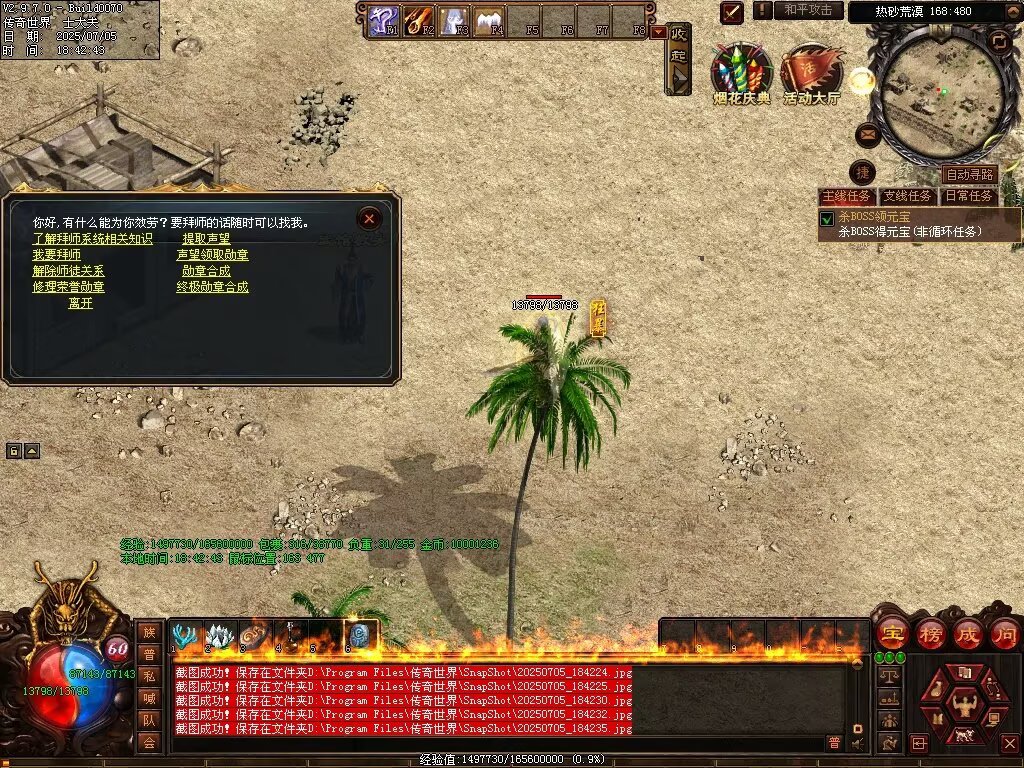Select 修理荣誉勋章 option

click(68, 287)
